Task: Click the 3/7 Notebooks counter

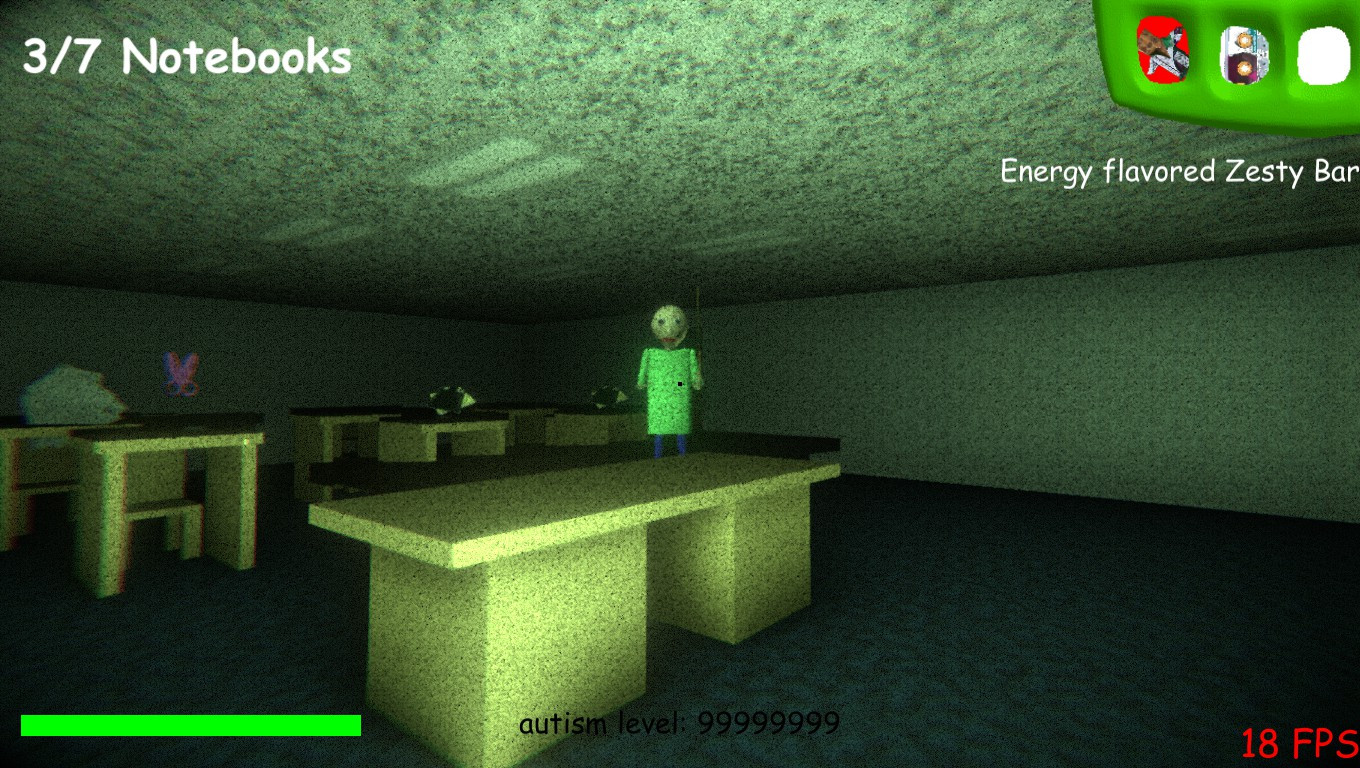Action: 185,55
